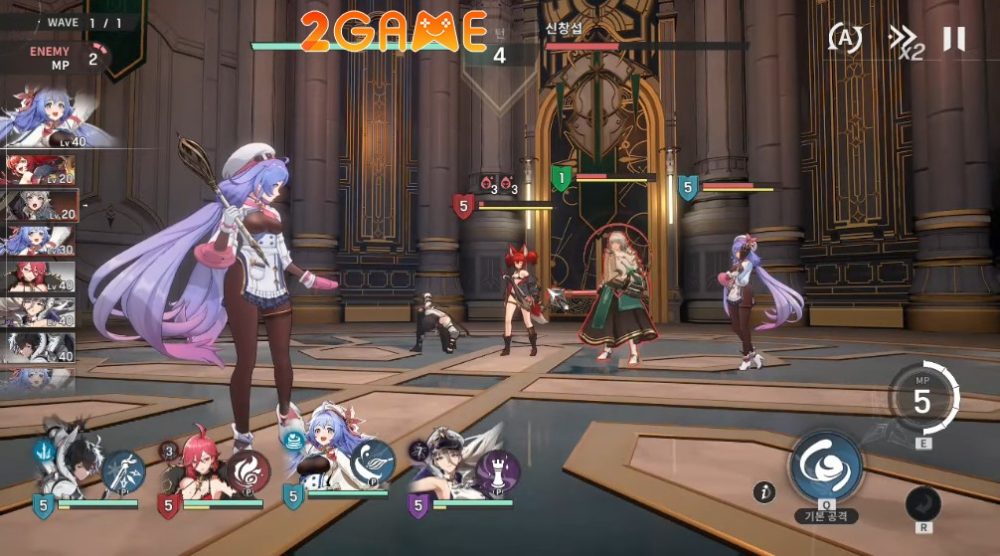
Task: Pause the battle
Action: (954, 39)
